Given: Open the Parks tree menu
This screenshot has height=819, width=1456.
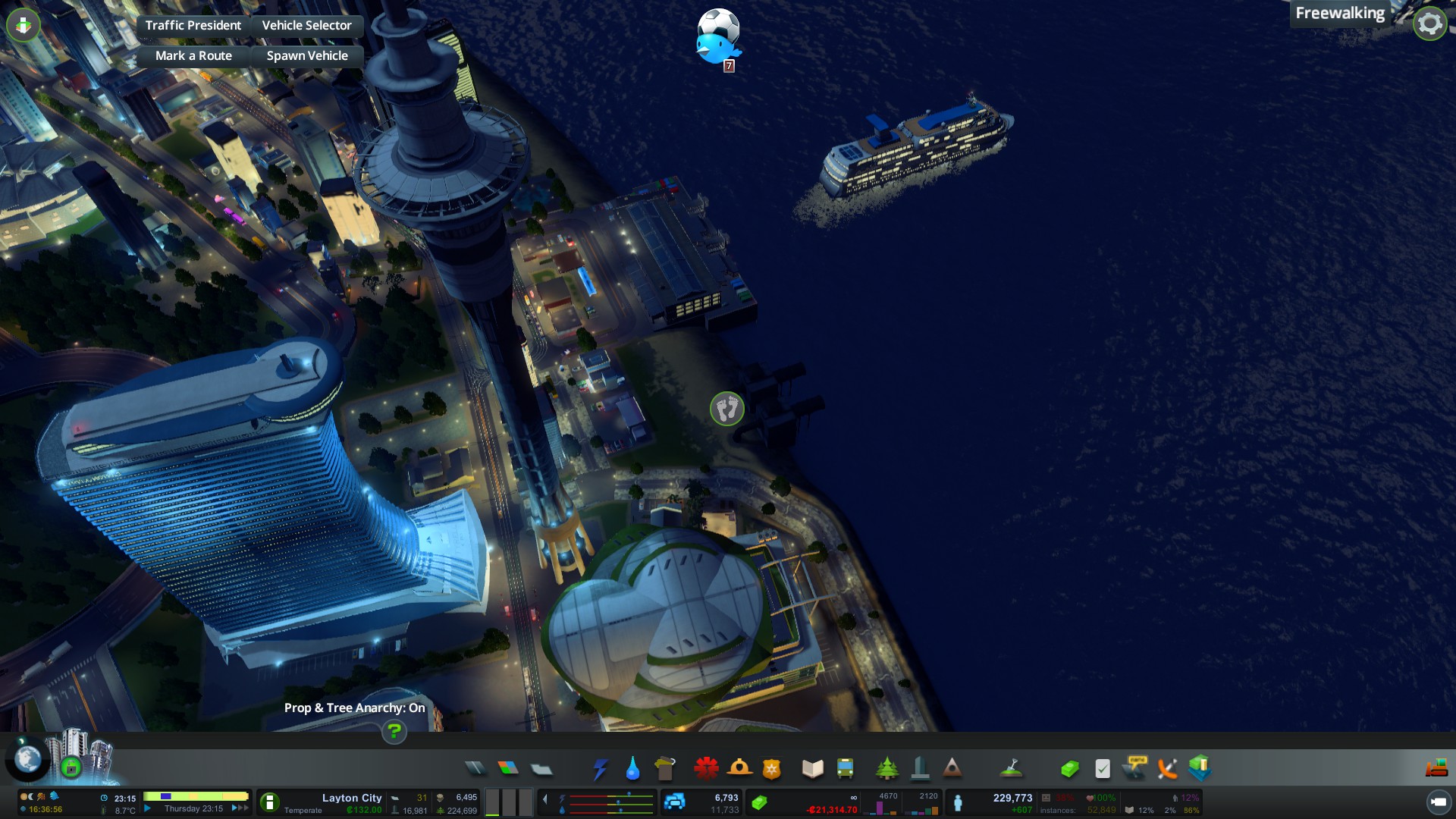Looking at the screenshot, I should 886,768.
